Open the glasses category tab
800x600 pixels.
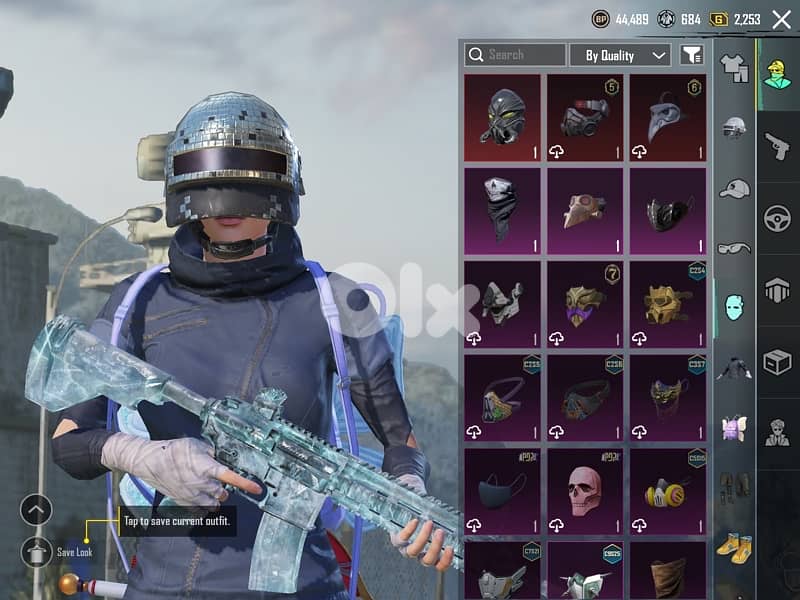click(734, 248)
